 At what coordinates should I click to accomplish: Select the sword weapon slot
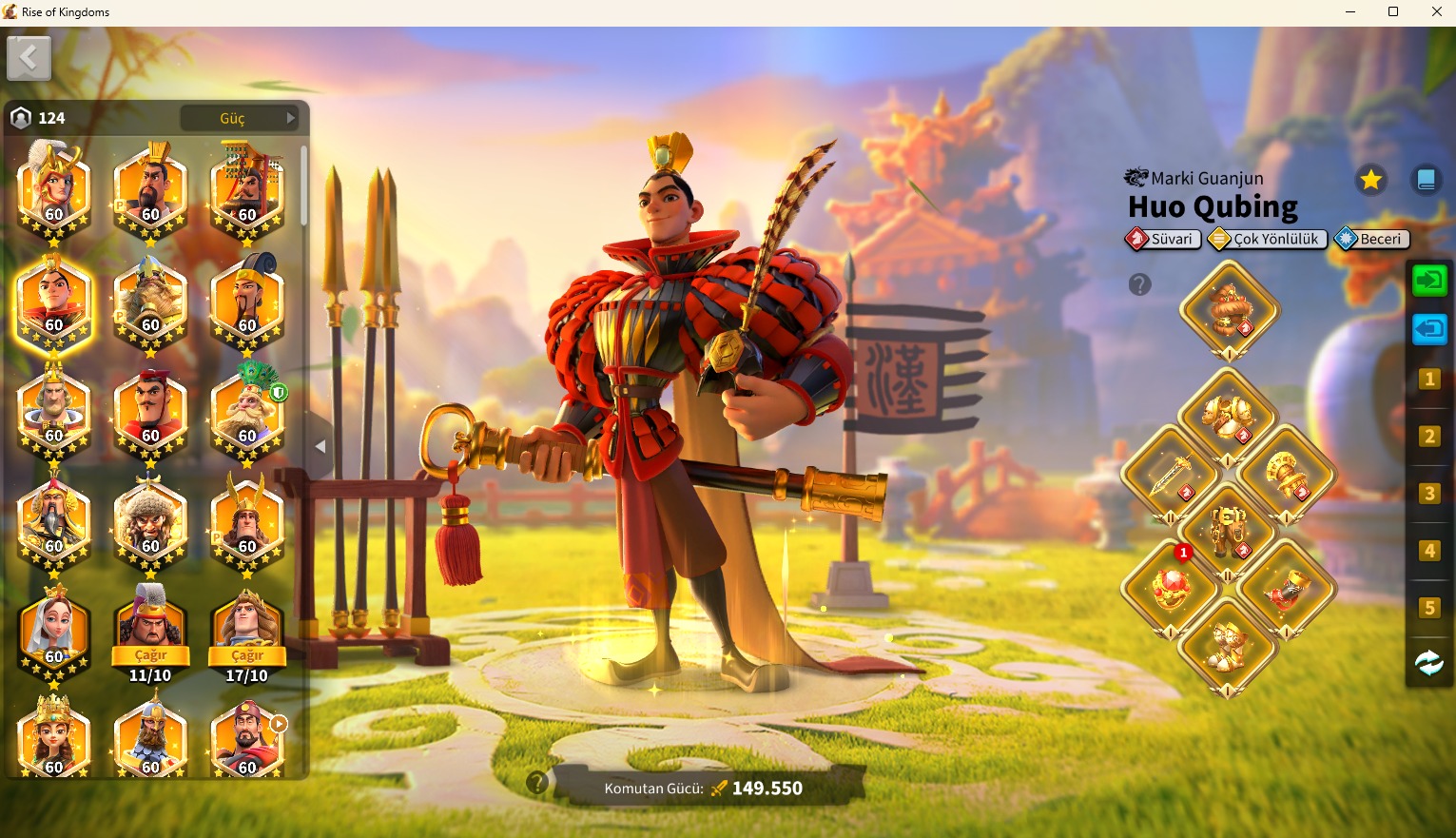[1171, 474]
